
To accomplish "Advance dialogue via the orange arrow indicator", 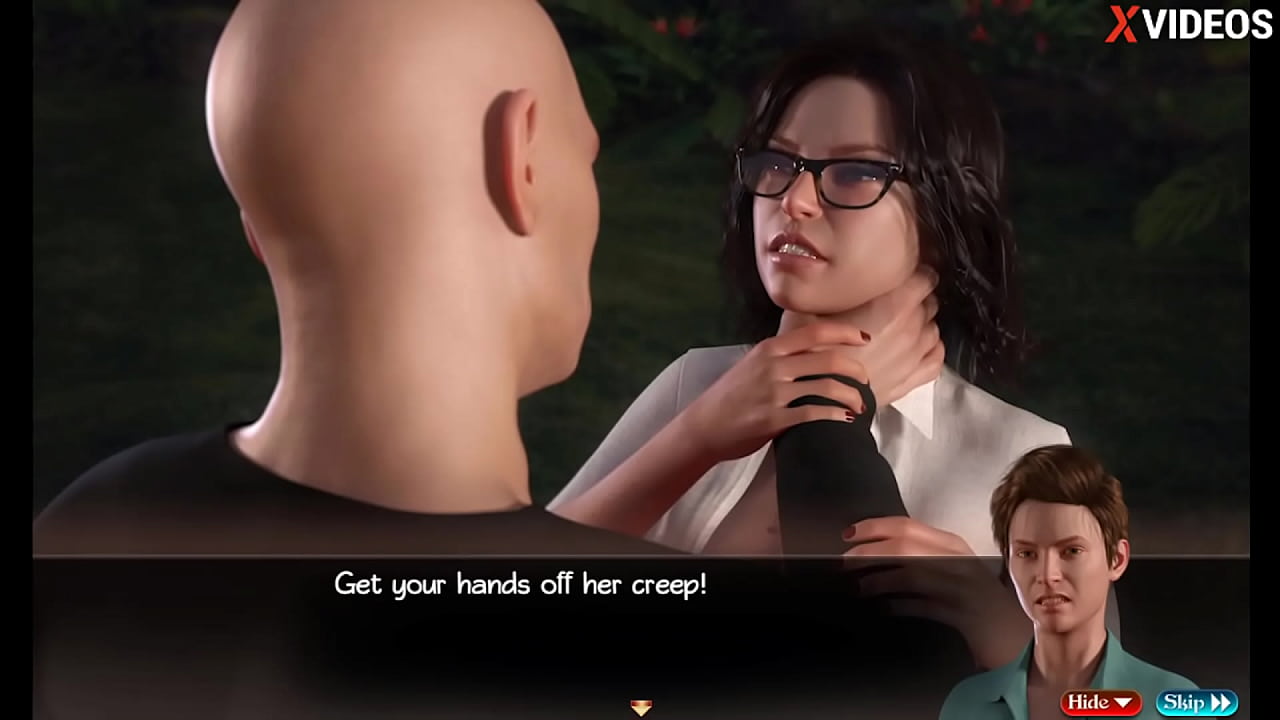I will (x=641, y=708).
